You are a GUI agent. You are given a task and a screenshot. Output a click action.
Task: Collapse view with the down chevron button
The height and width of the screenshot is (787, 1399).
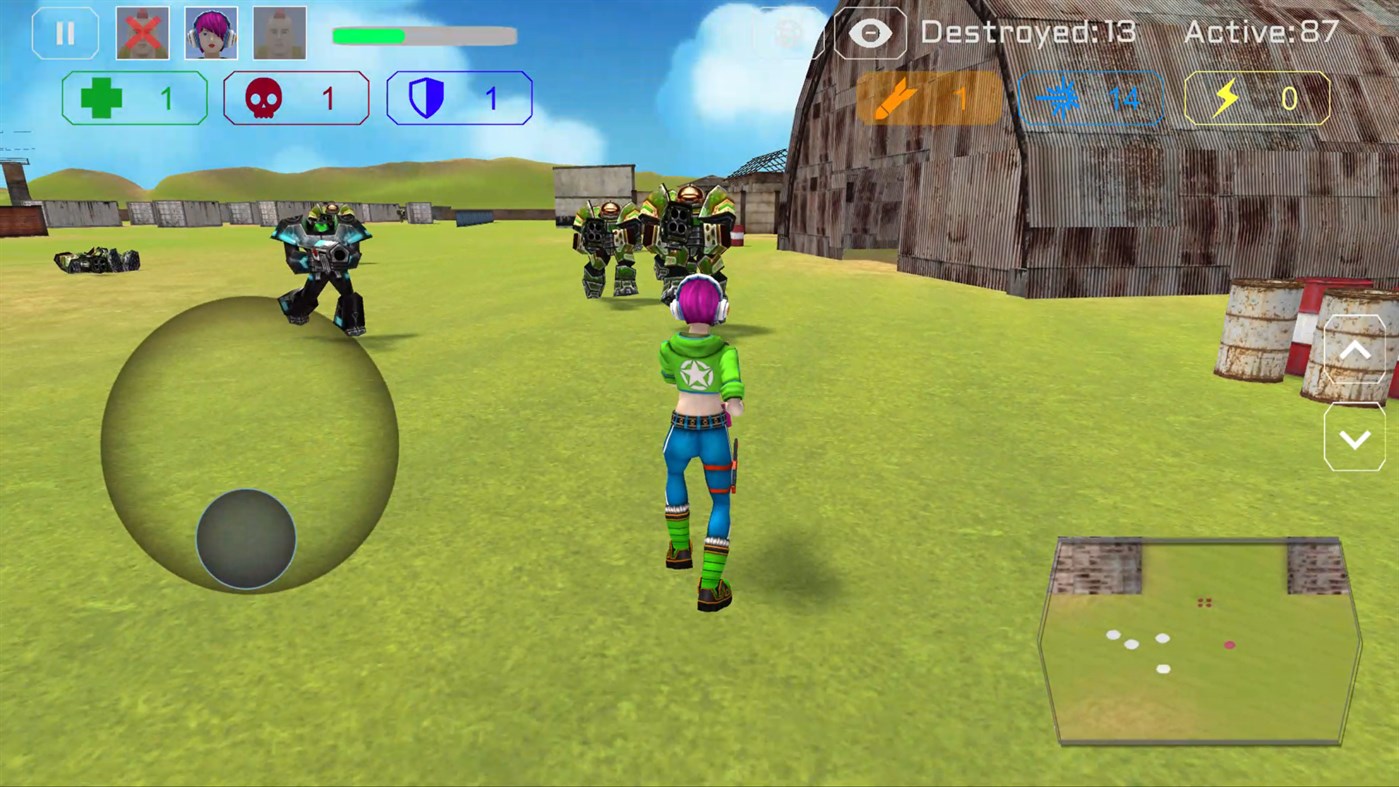(x=1355, y=437)
